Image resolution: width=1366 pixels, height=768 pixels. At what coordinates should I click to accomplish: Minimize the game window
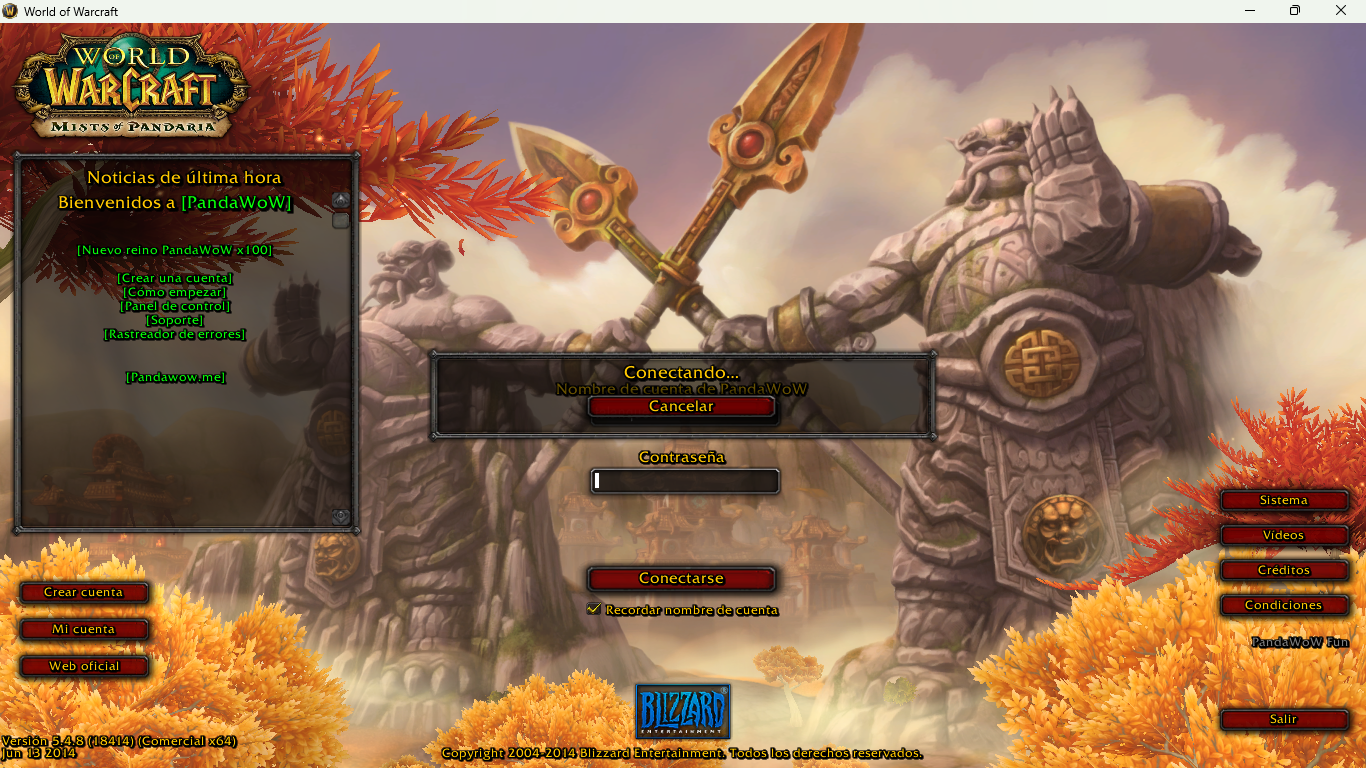pos(1250,11)
